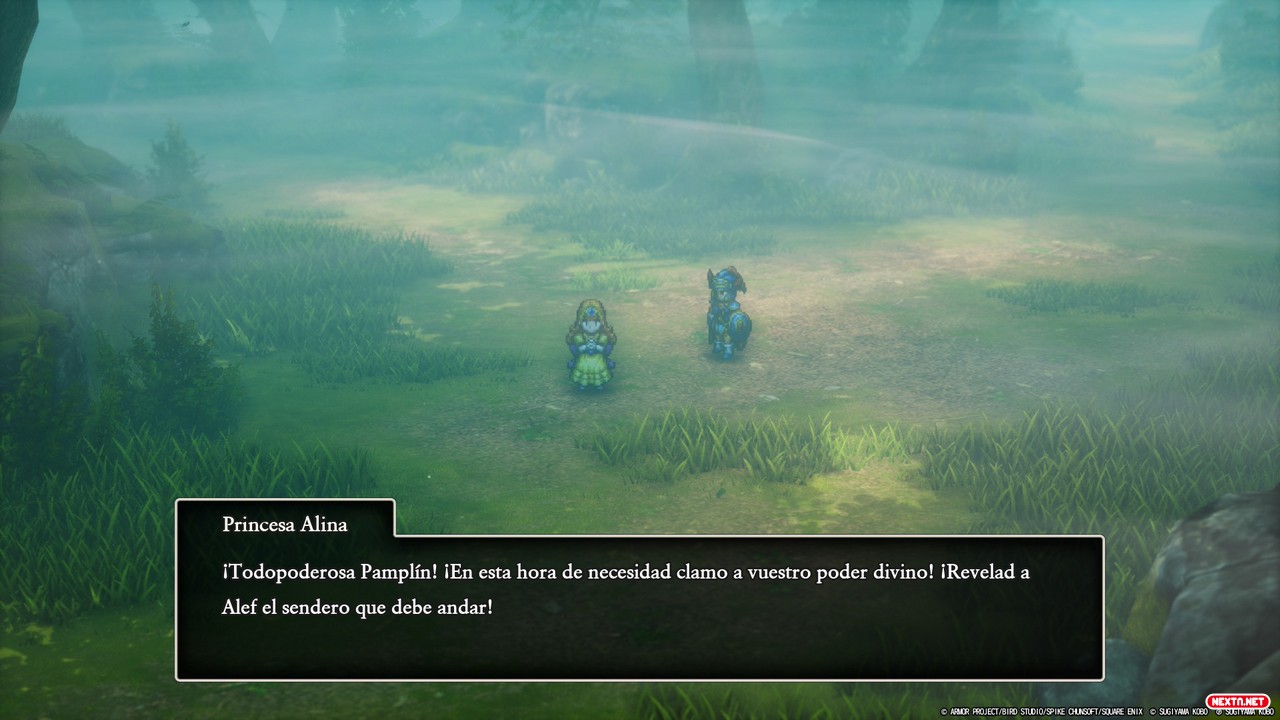Screen dimensions: 1280x720
Task: Advance Princesa Alina's dialogue text box
Action: (640, 608)
